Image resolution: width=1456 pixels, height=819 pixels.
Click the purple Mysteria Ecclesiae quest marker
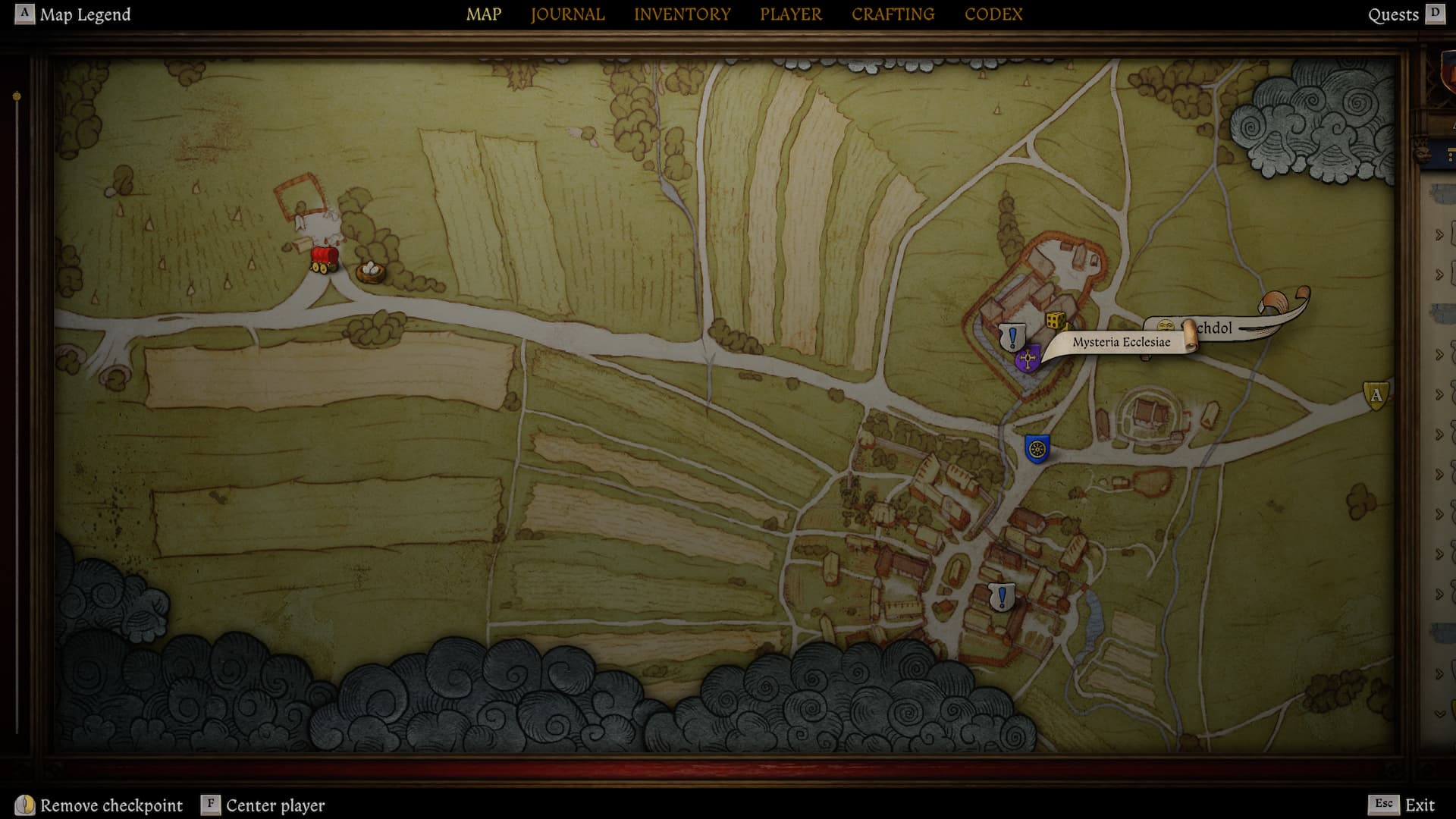coord(1028,359)
